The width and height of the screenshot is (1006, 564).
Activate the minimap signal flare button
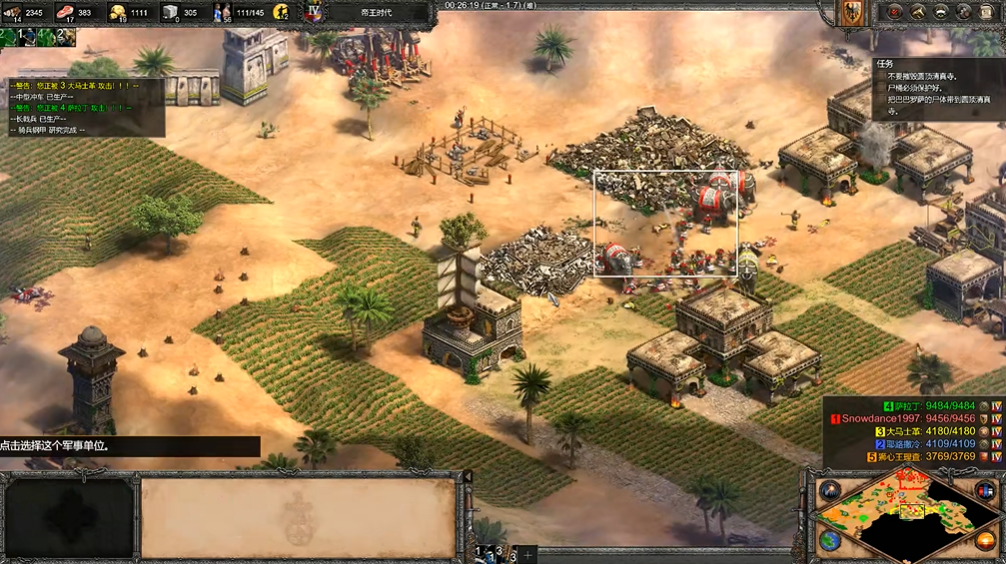(829, 491)
